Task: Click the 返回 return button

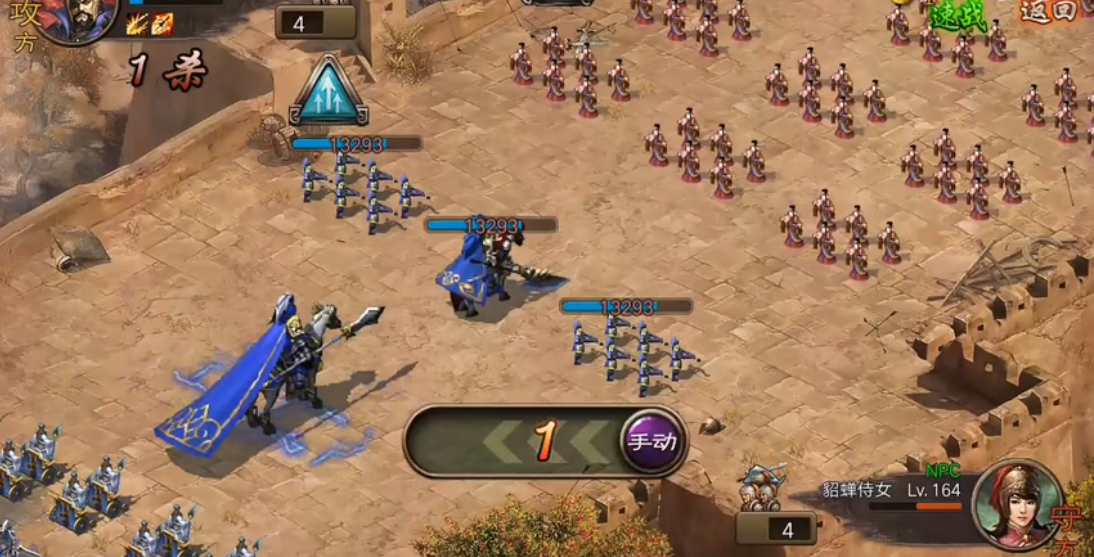Action: pos(1048,11)
